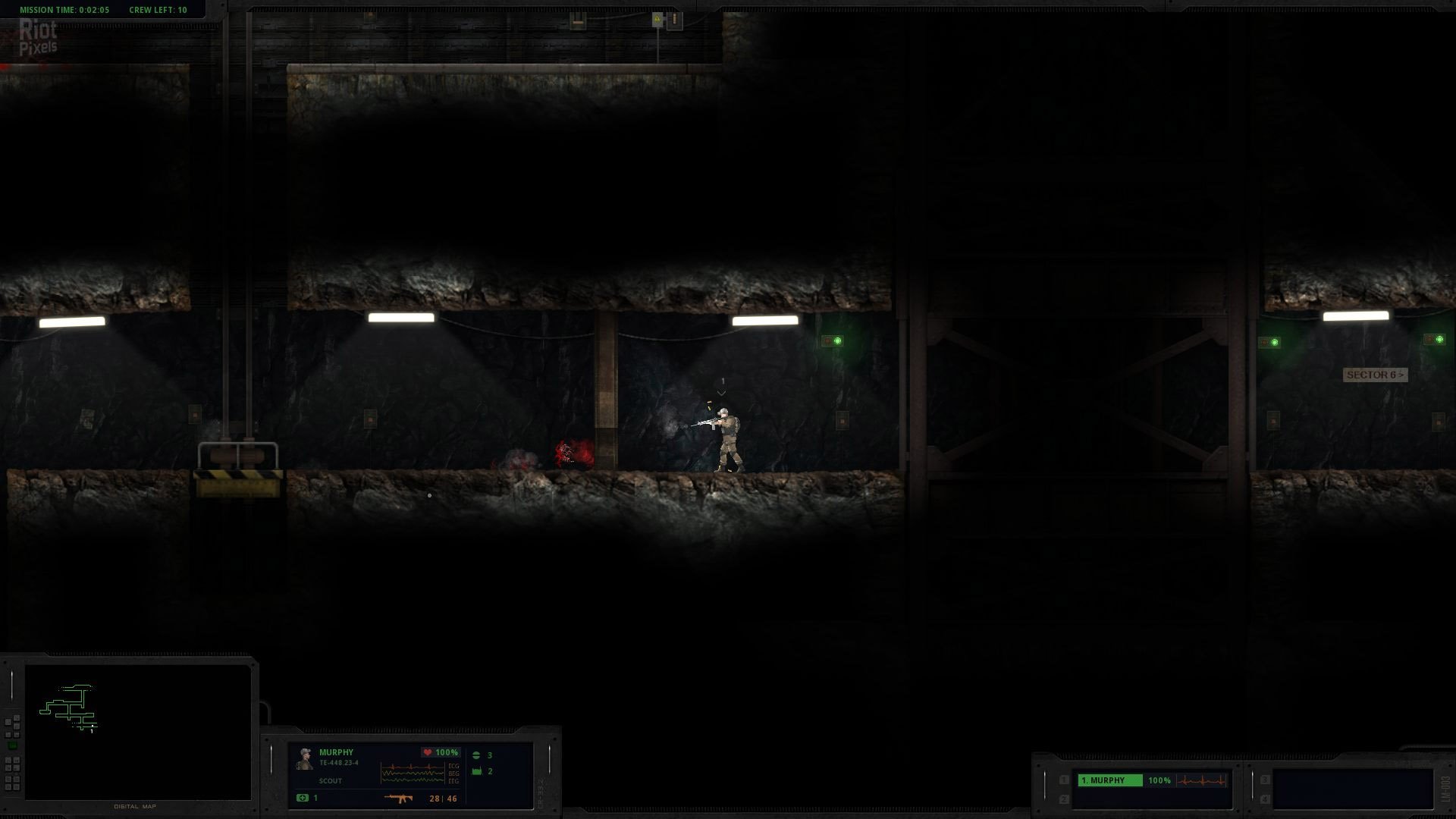The height and width of the screenshot is (819, 1456).
Task: Click Murphy's soldier portrait
Action: 305,759
